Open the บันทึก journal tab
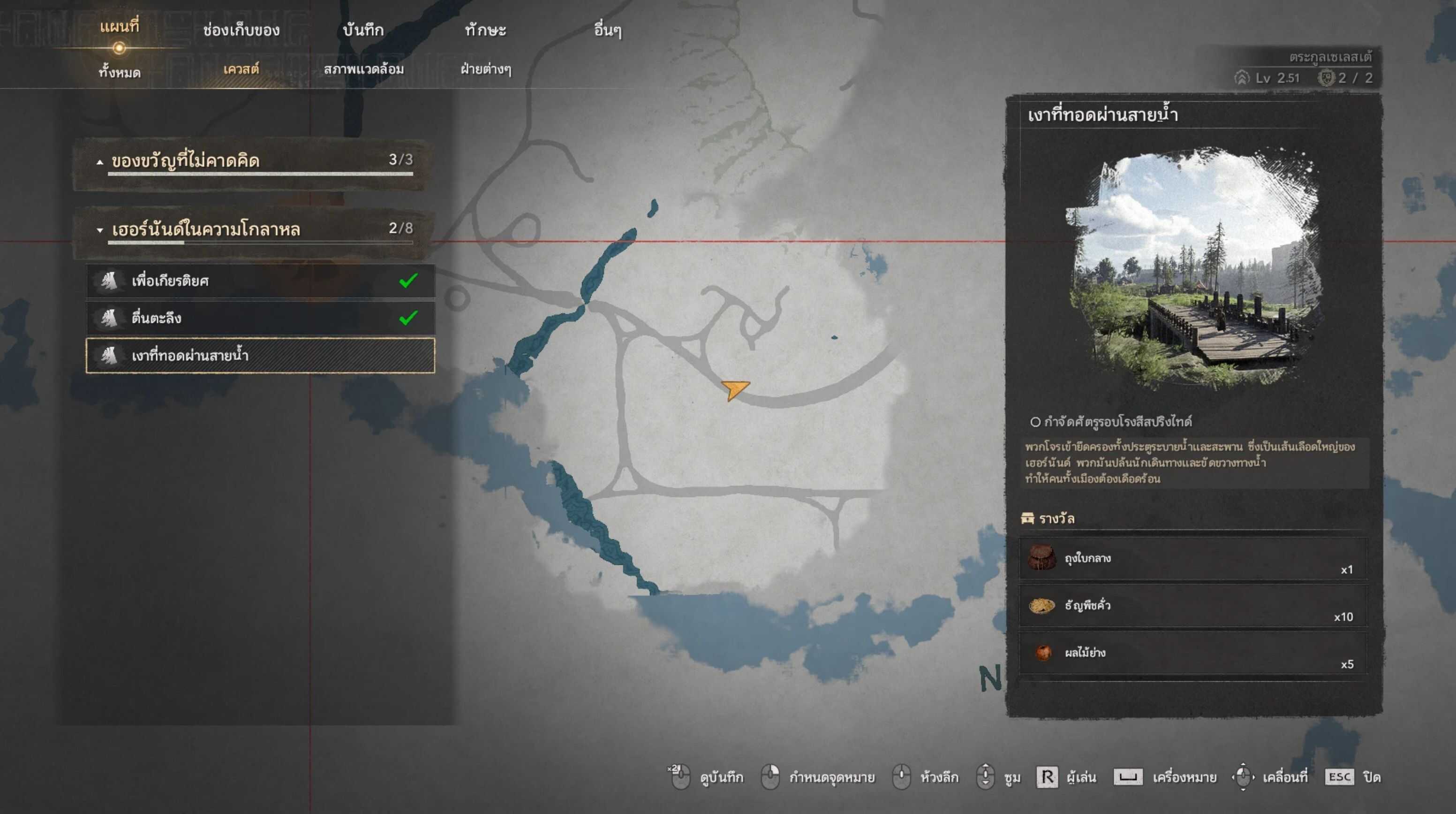Image resolution: width=1456 pixels, height=814 pixels. coord(363,30)
